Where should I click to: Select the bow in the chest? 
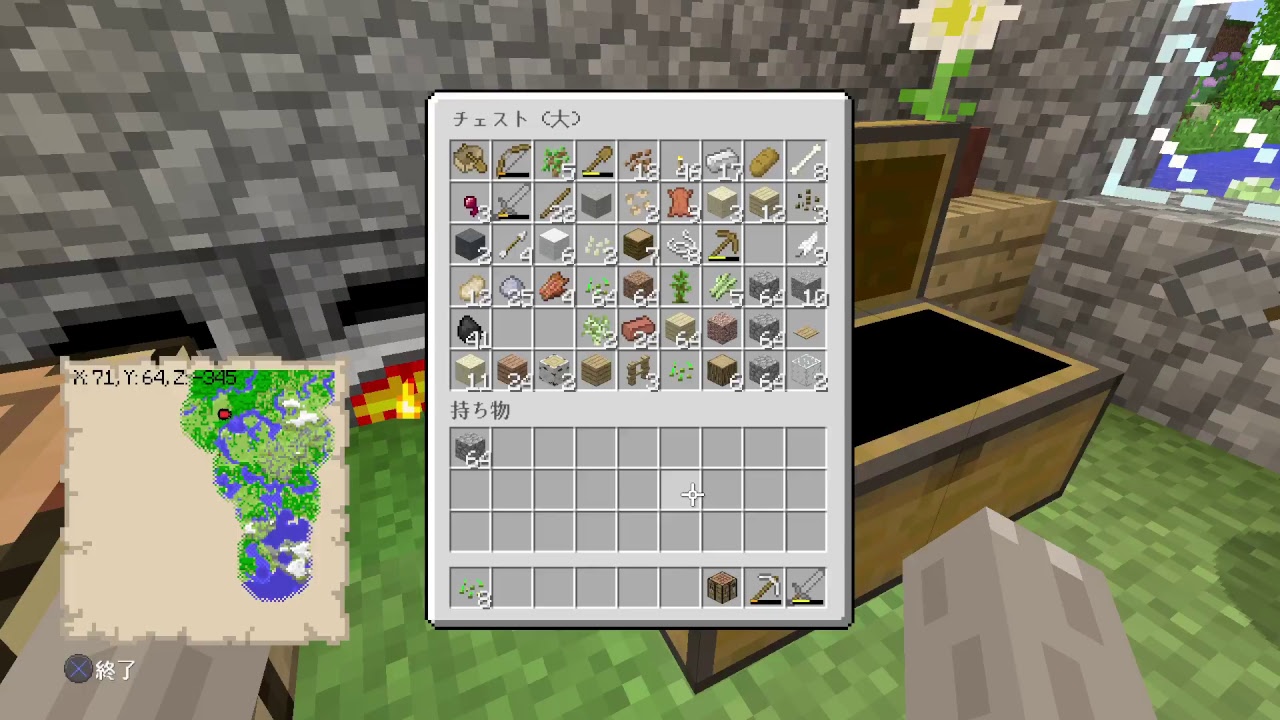pyautogui.click(x=512, y=160)
